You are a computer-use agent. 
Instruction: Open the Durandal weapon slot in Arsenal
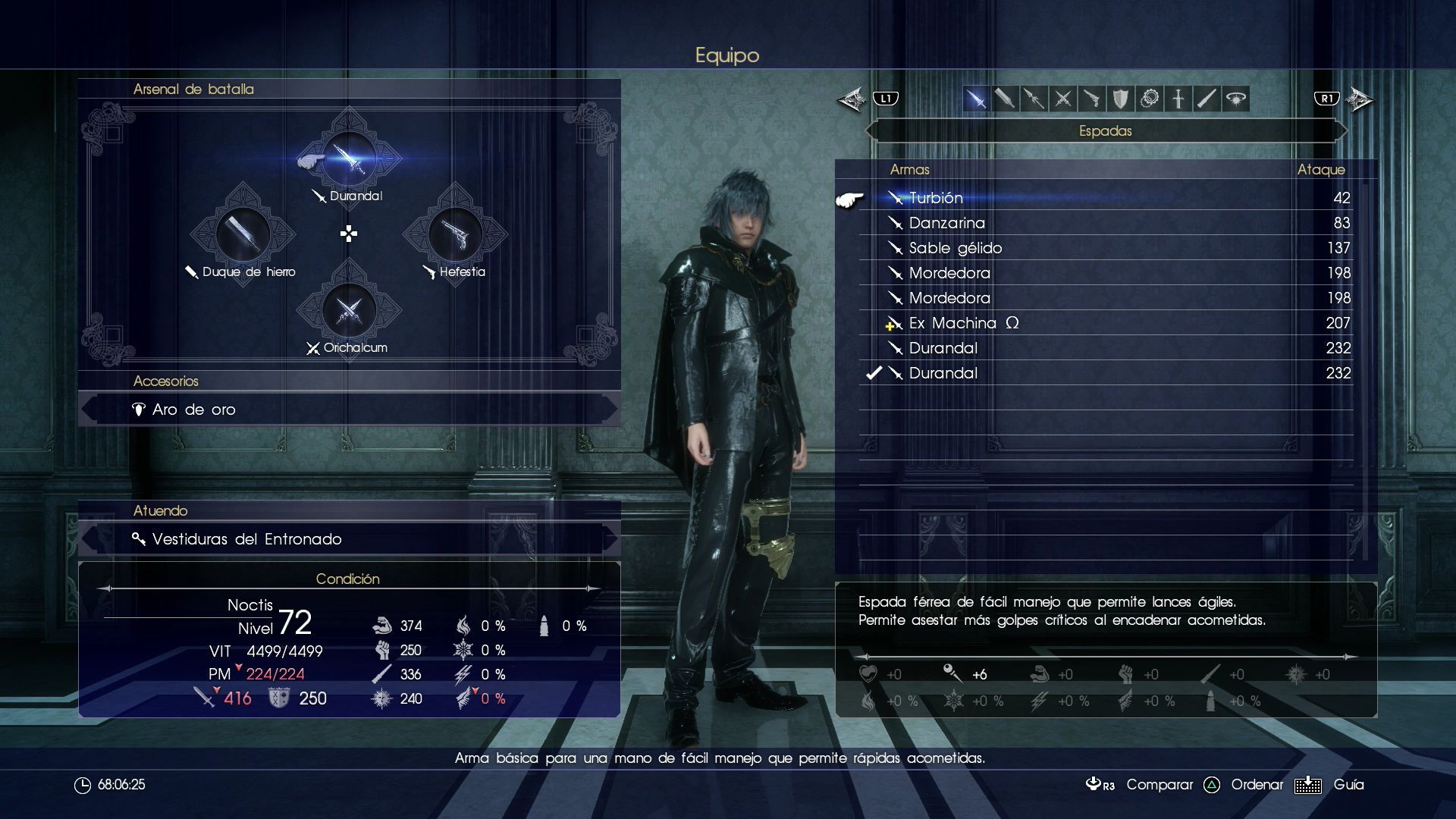349,158
